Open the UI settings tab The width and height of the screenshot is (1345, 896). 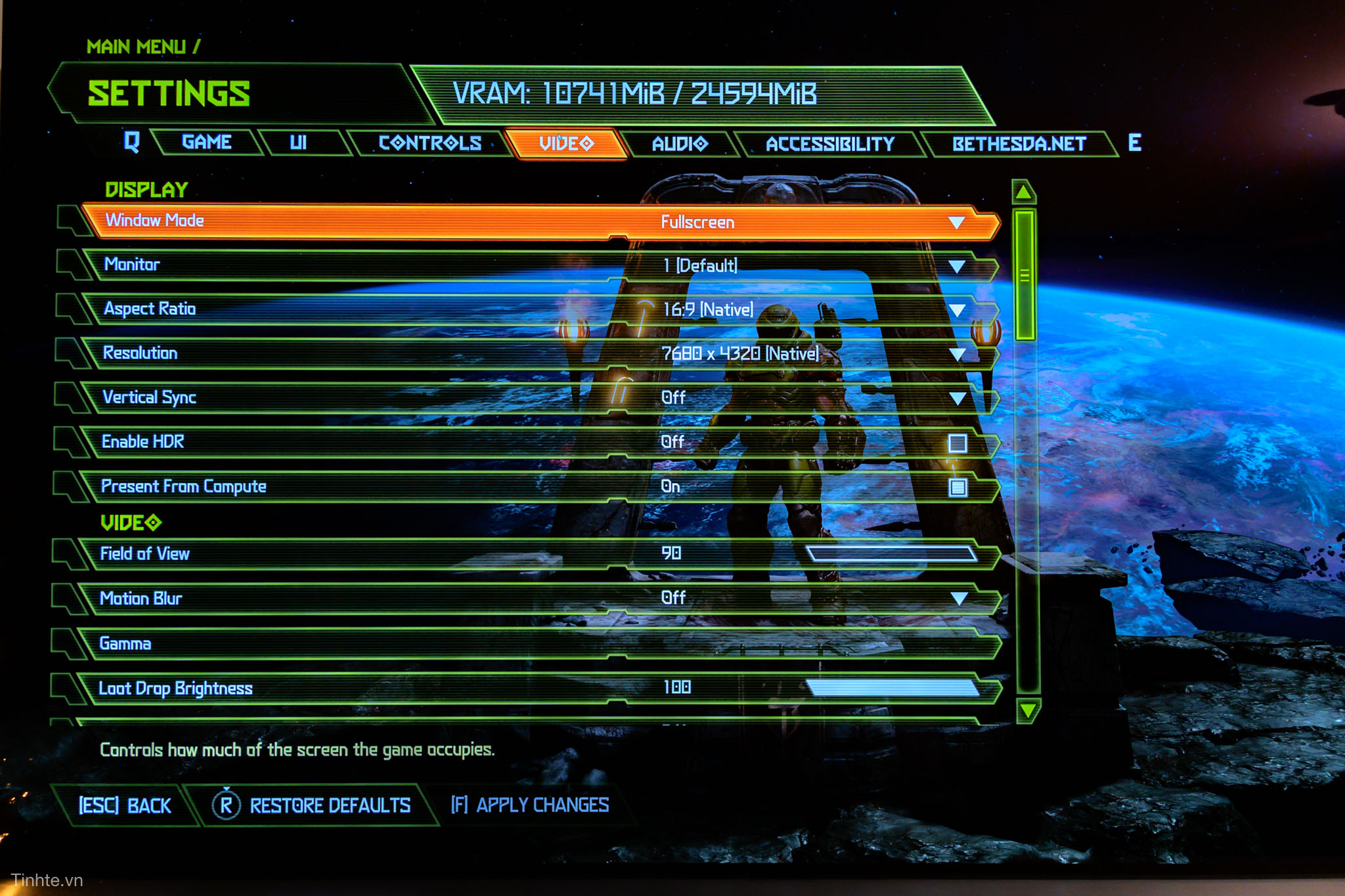(x=298, y=142)
